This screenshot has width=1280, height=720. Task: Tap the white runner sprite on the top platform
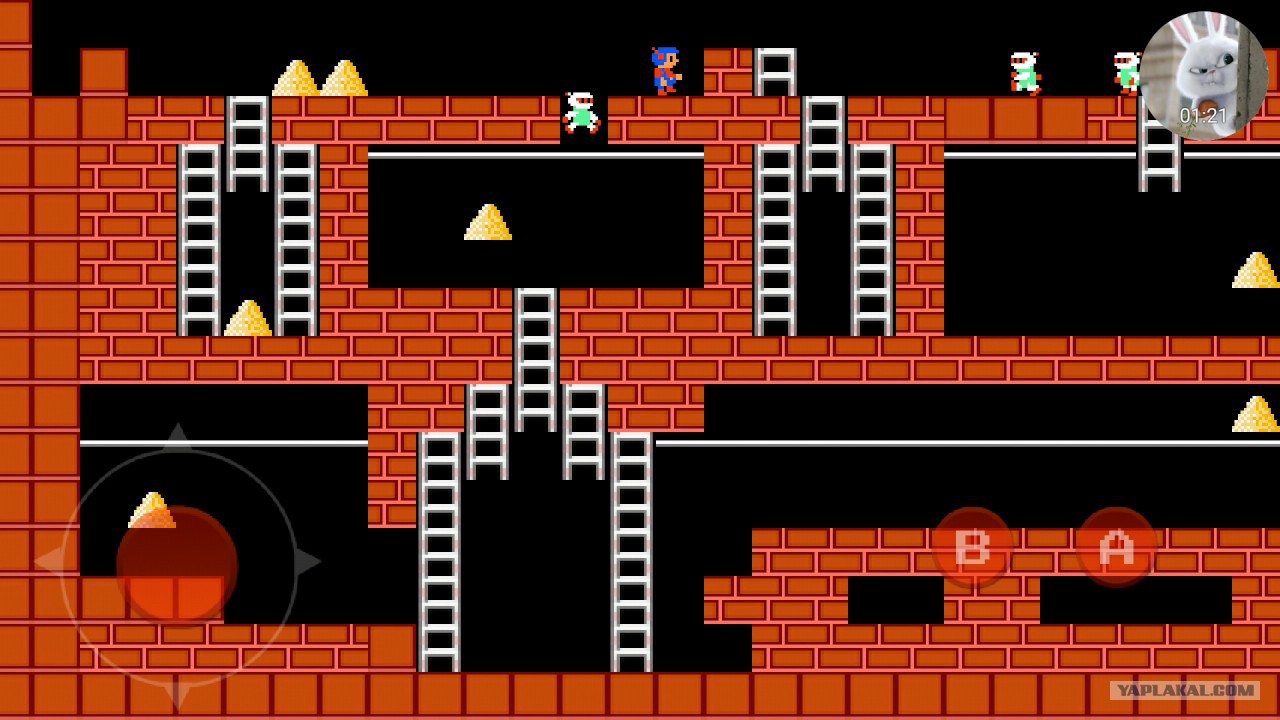580,112
